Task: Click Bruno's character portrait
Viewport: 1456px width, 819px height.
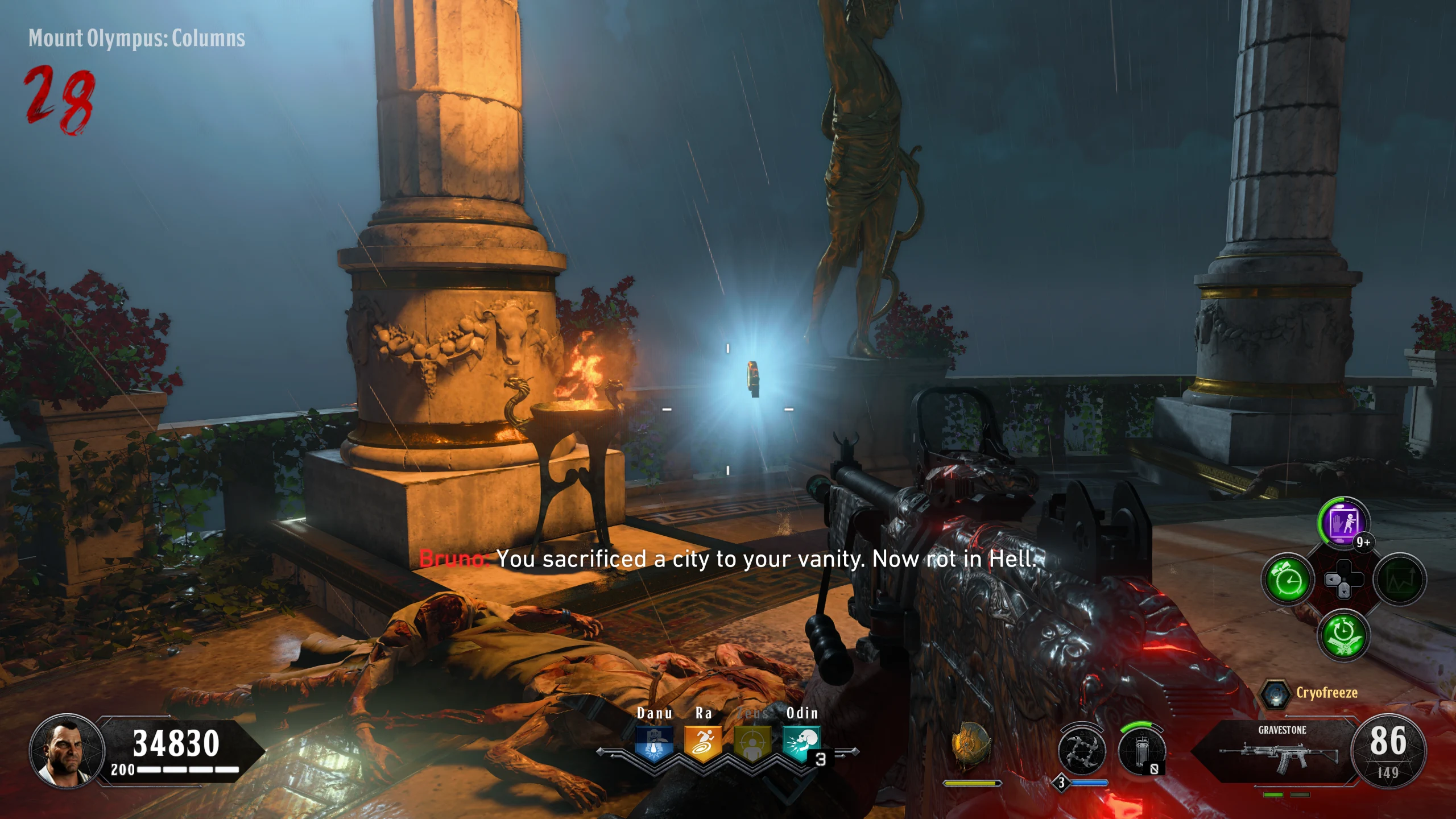Action: point(67,751)
